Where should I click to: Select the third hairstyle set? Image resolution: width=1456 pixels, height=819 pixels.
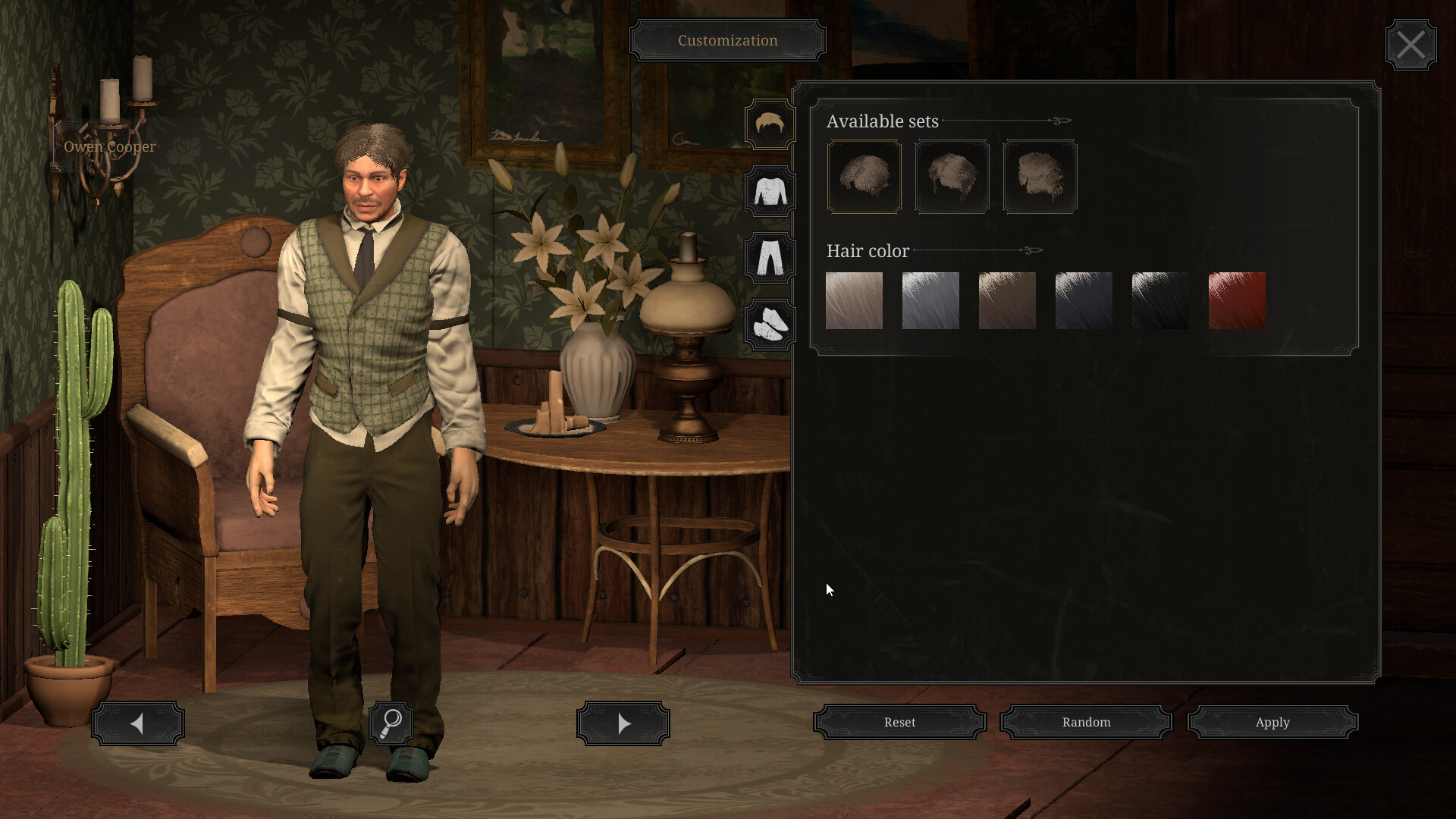(1040, 177)
